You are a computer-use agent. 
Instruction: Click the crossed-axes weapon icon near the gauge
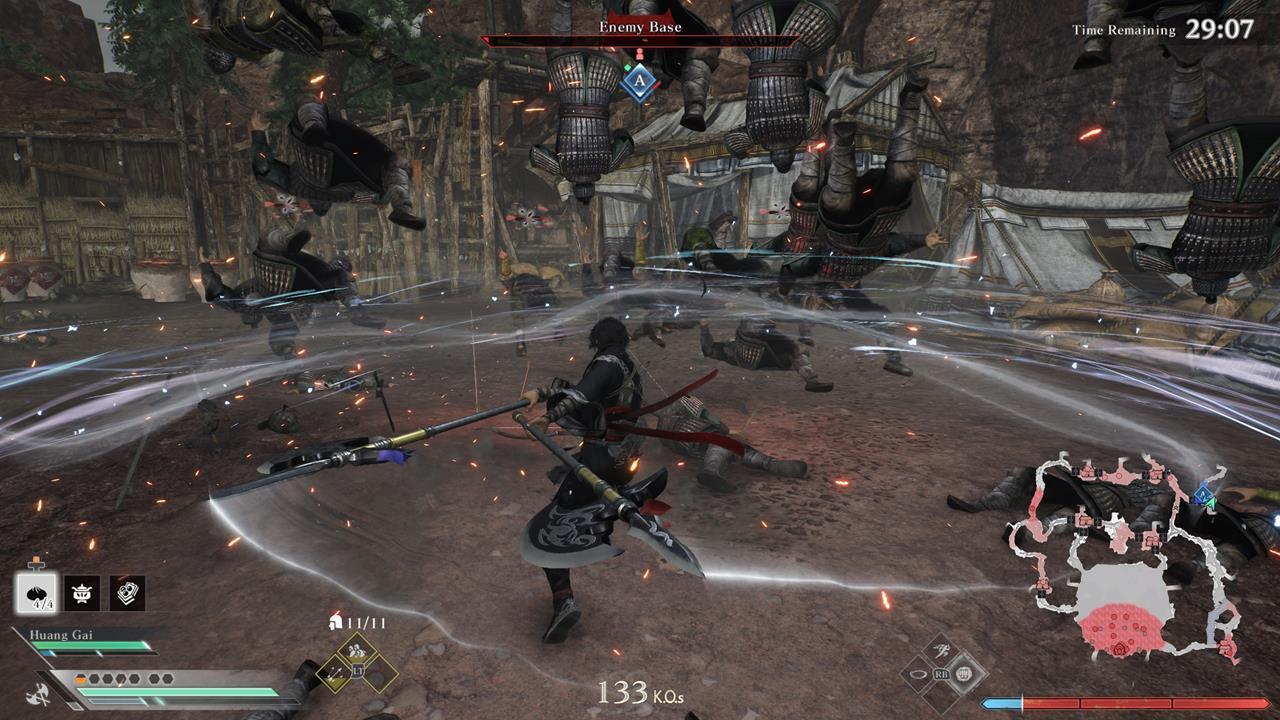point(37,693)
